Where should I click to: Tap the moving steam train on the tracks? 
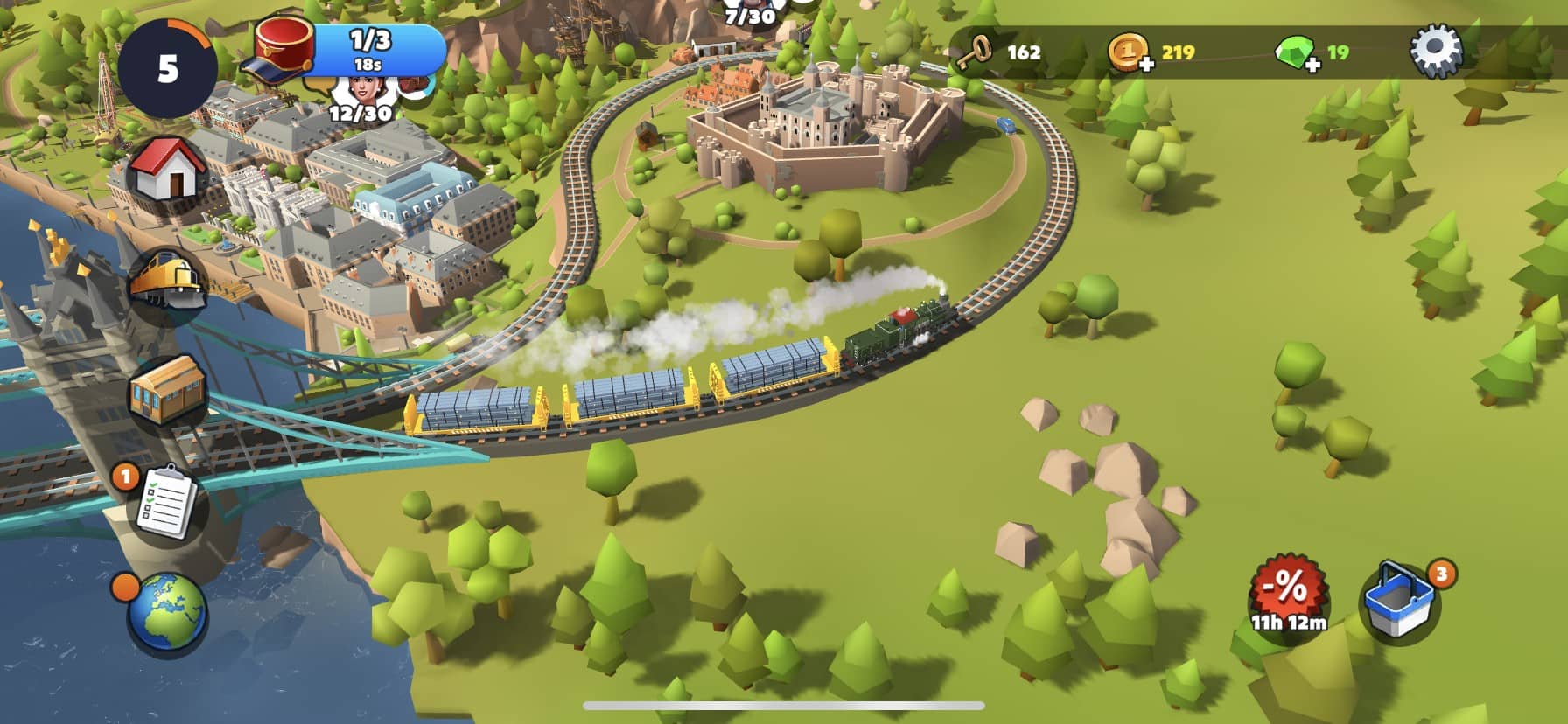(901, 332)
